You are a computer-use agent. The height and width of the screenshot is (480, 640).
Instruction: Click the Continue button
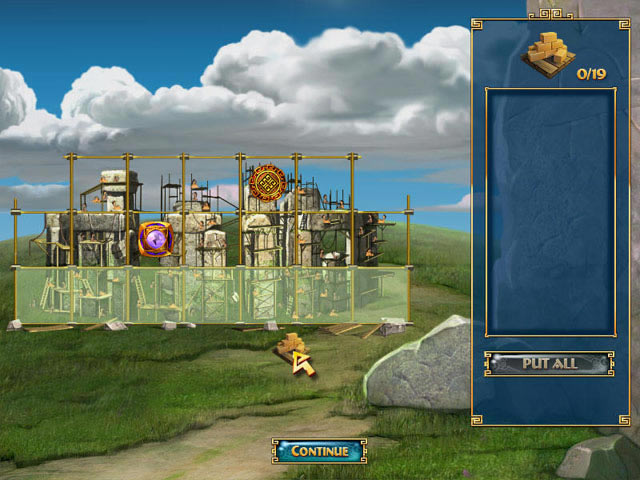[x=319, y=451]
